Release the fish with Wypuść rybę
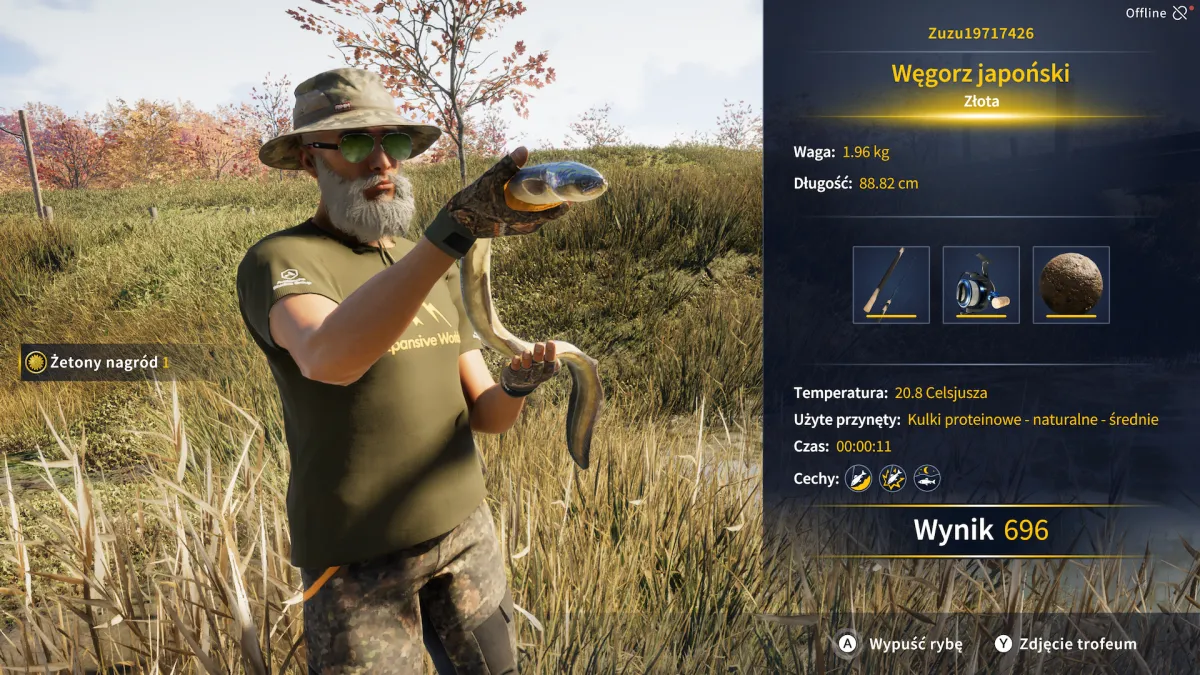Screen dimensions: 1200x675 [x=901, y=644]
